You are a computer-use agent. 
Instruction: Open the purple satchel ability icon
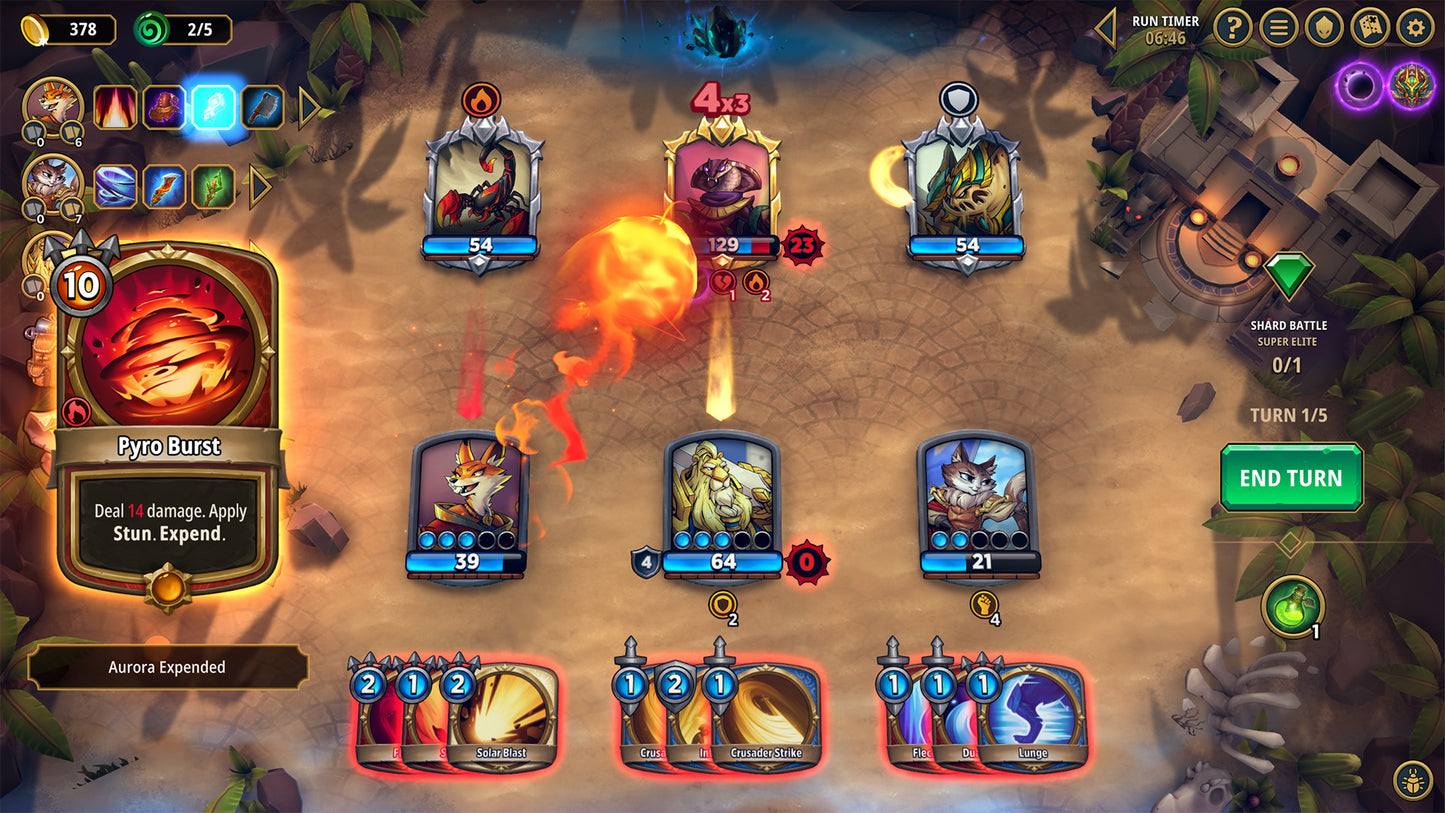164,107
